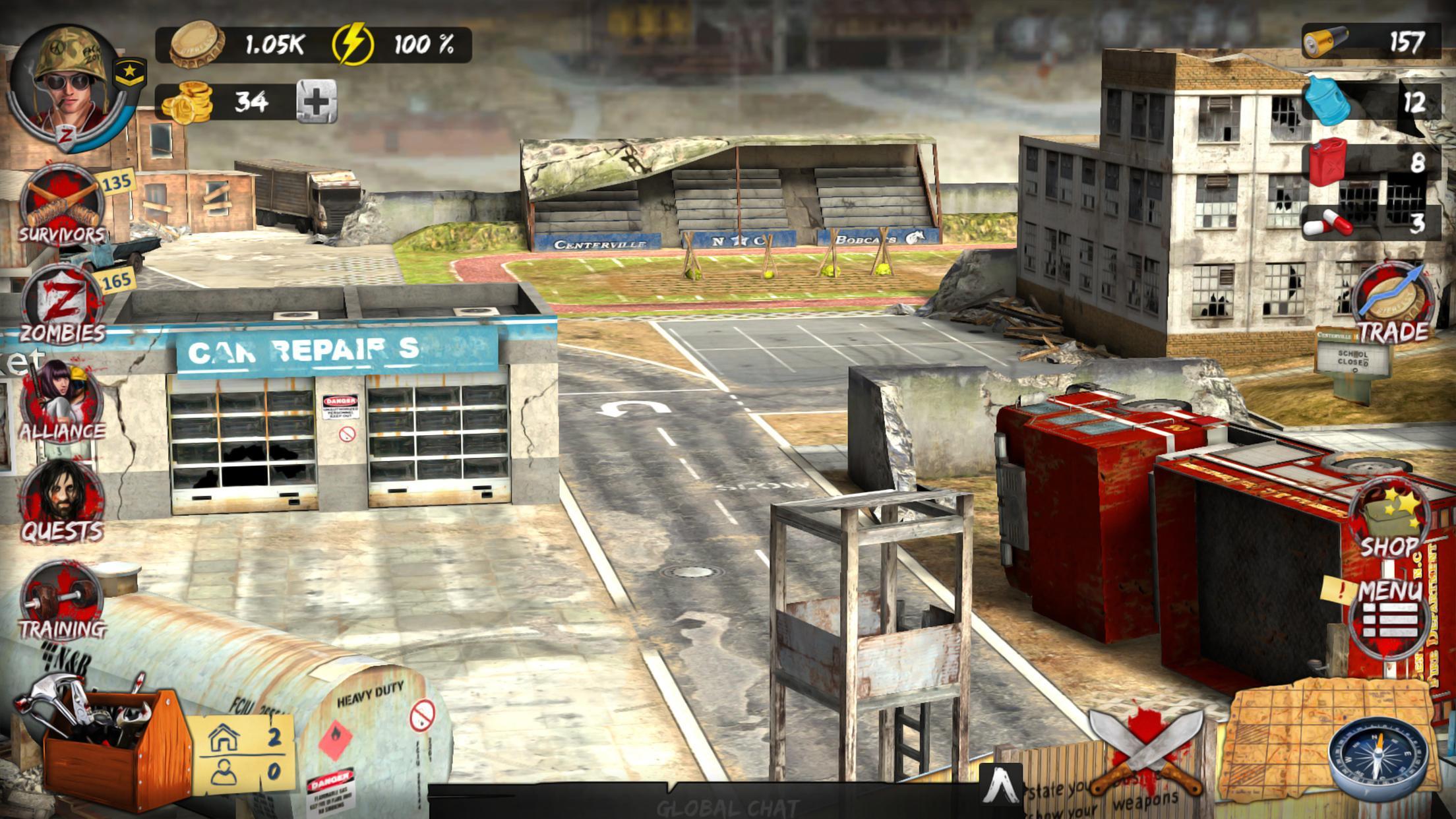Open the Alliance screen
The height and width of the screenshot is (819, 1456).
(x=61, y=404)
